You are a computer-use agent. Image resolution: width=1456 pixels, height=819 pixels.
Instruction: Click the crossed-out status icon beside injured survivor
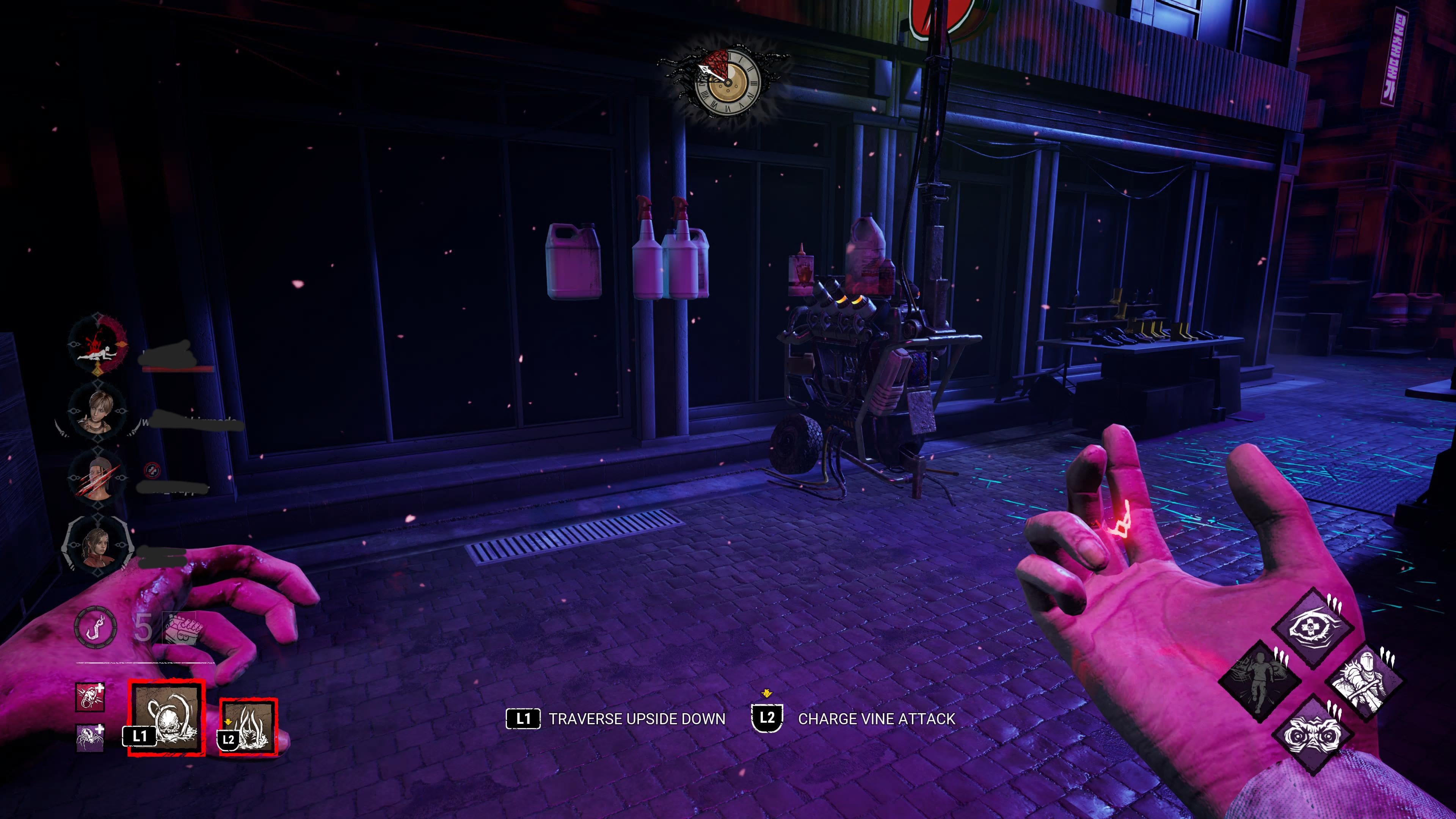coord(152,469)
